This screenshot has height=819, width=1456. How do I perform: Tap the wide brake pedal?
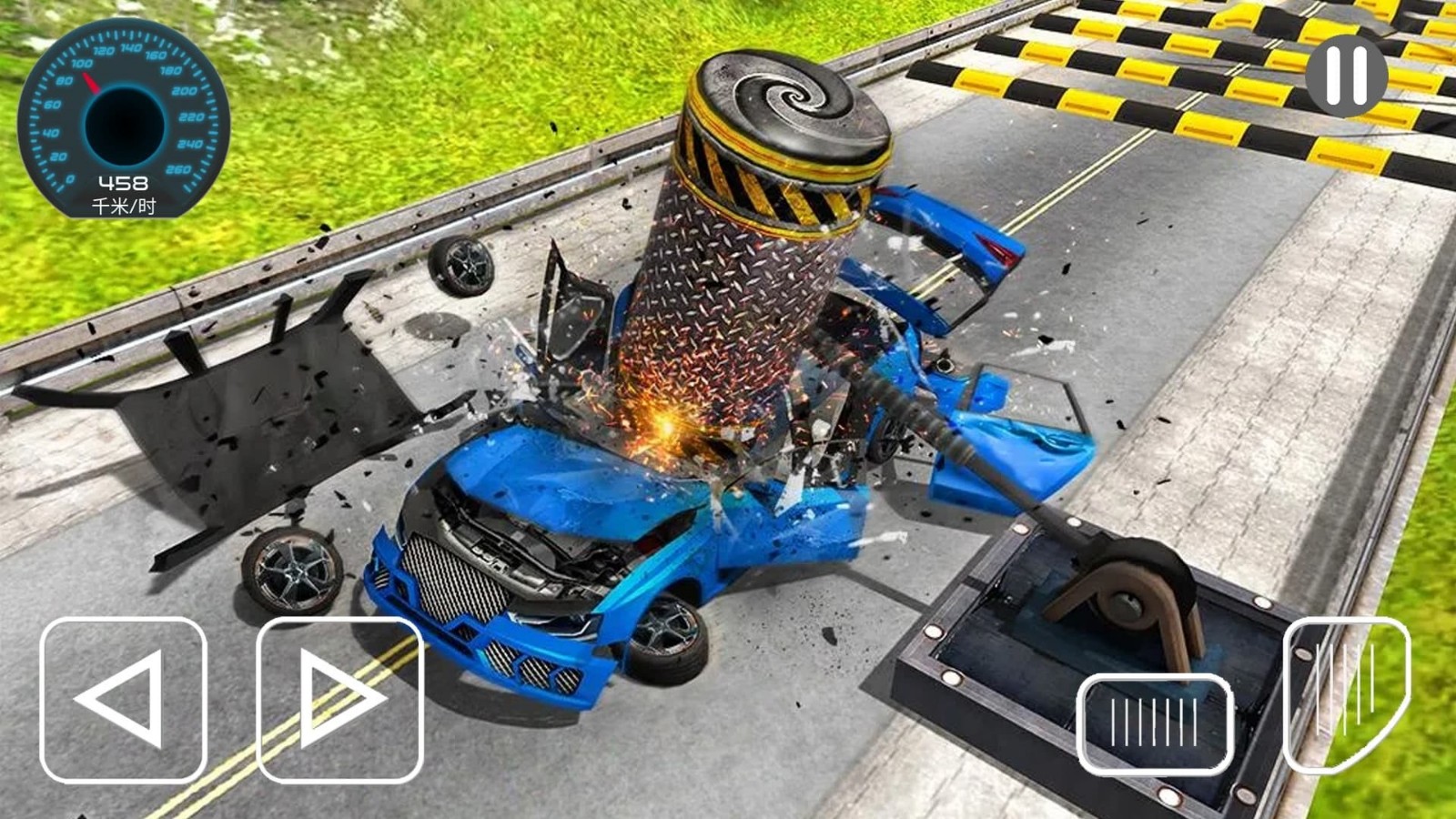(1154, 723)
